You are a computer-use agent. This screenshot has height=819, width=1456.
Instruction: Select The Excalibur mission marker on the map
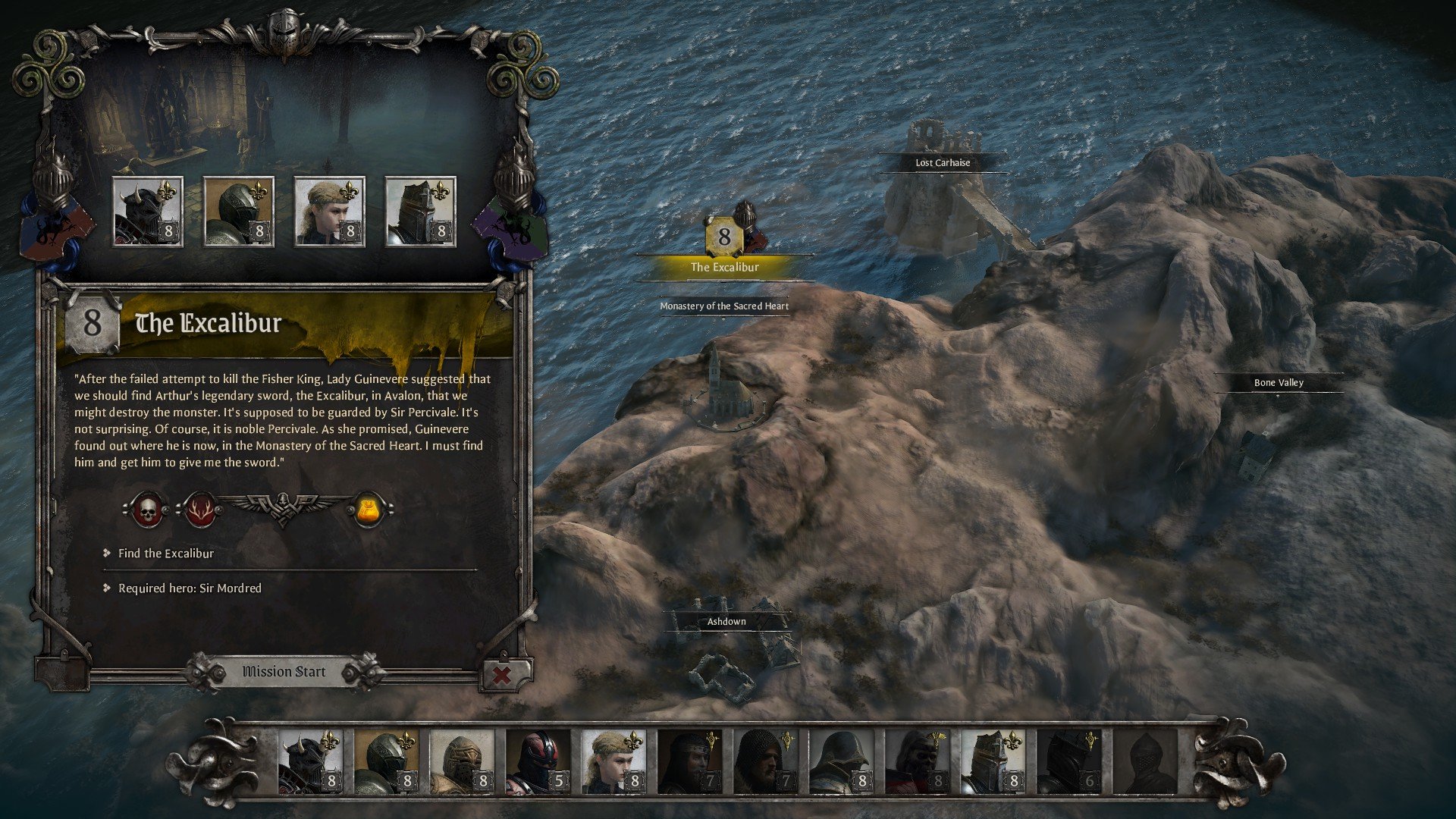tap(724, 267)
